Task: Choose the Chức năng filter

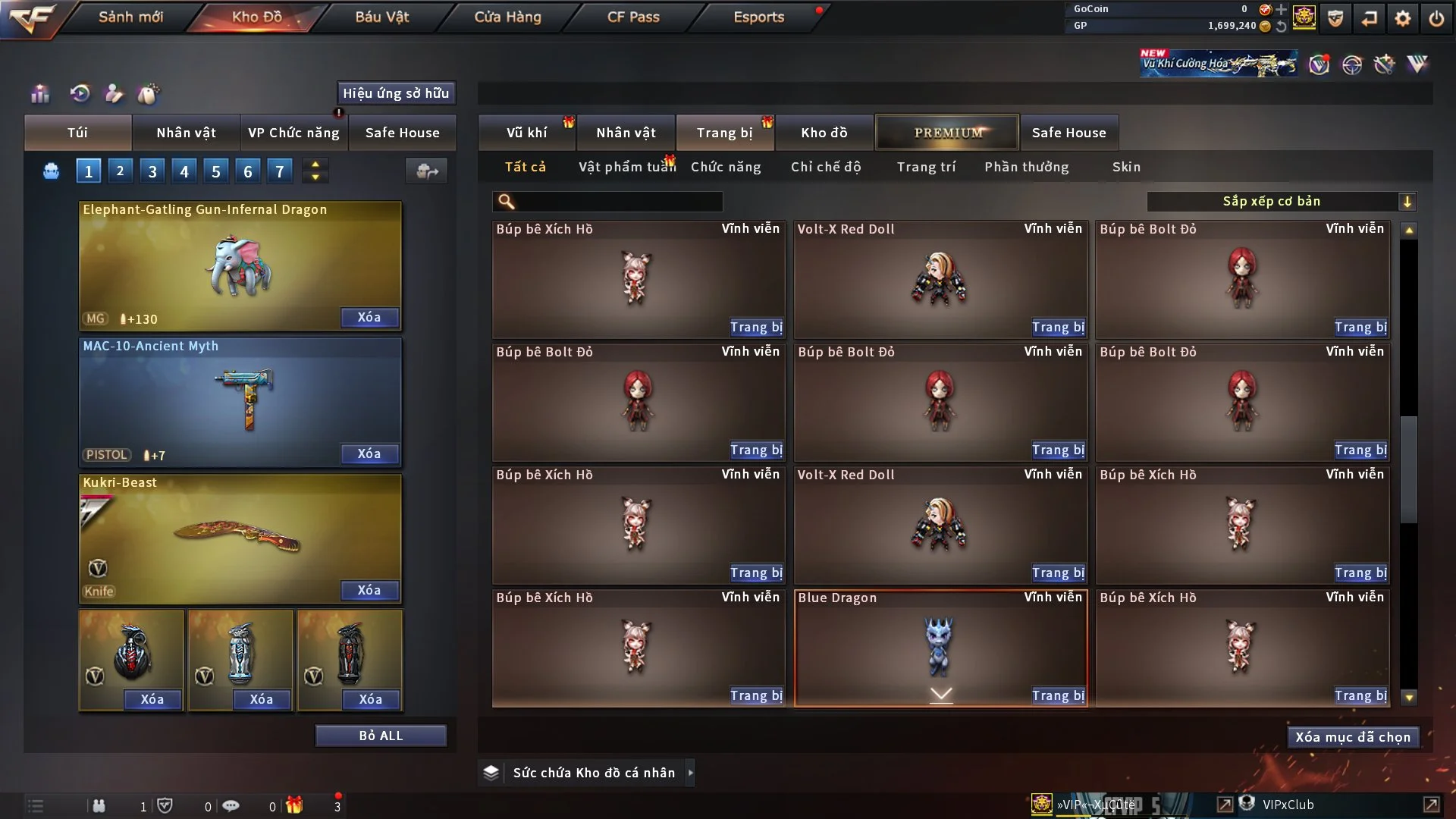Action: click(726, 167)
